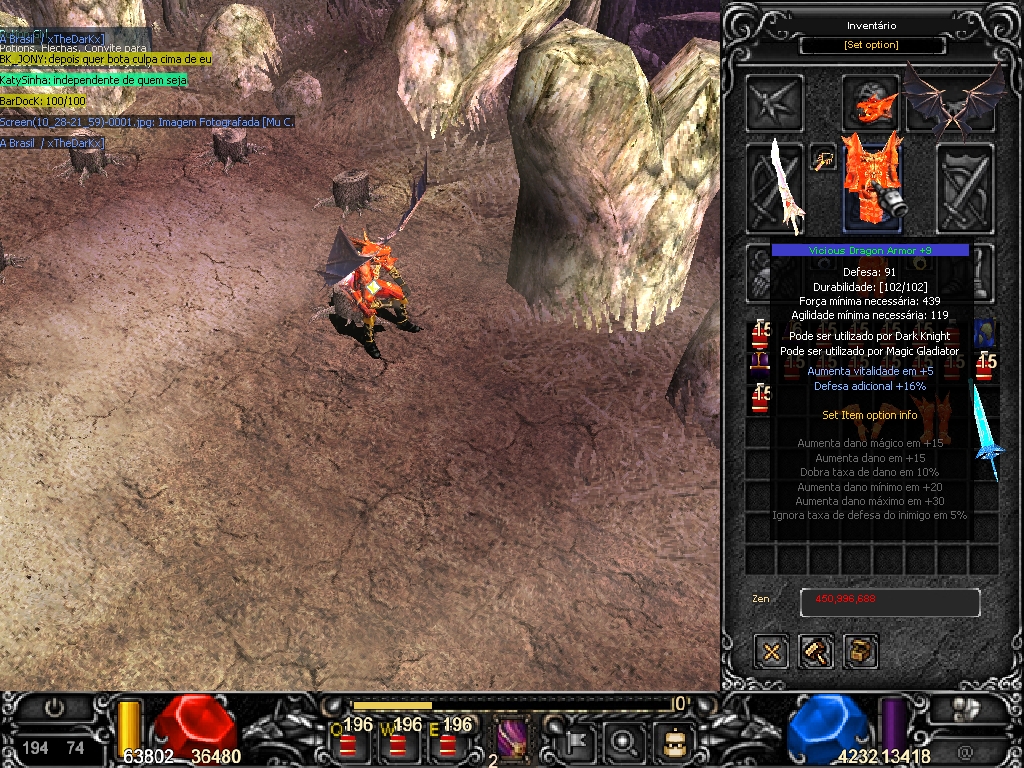The width and height of the screenshot is (1024, 768).
Task: Close the inventory with the X button
Action: 772,652
